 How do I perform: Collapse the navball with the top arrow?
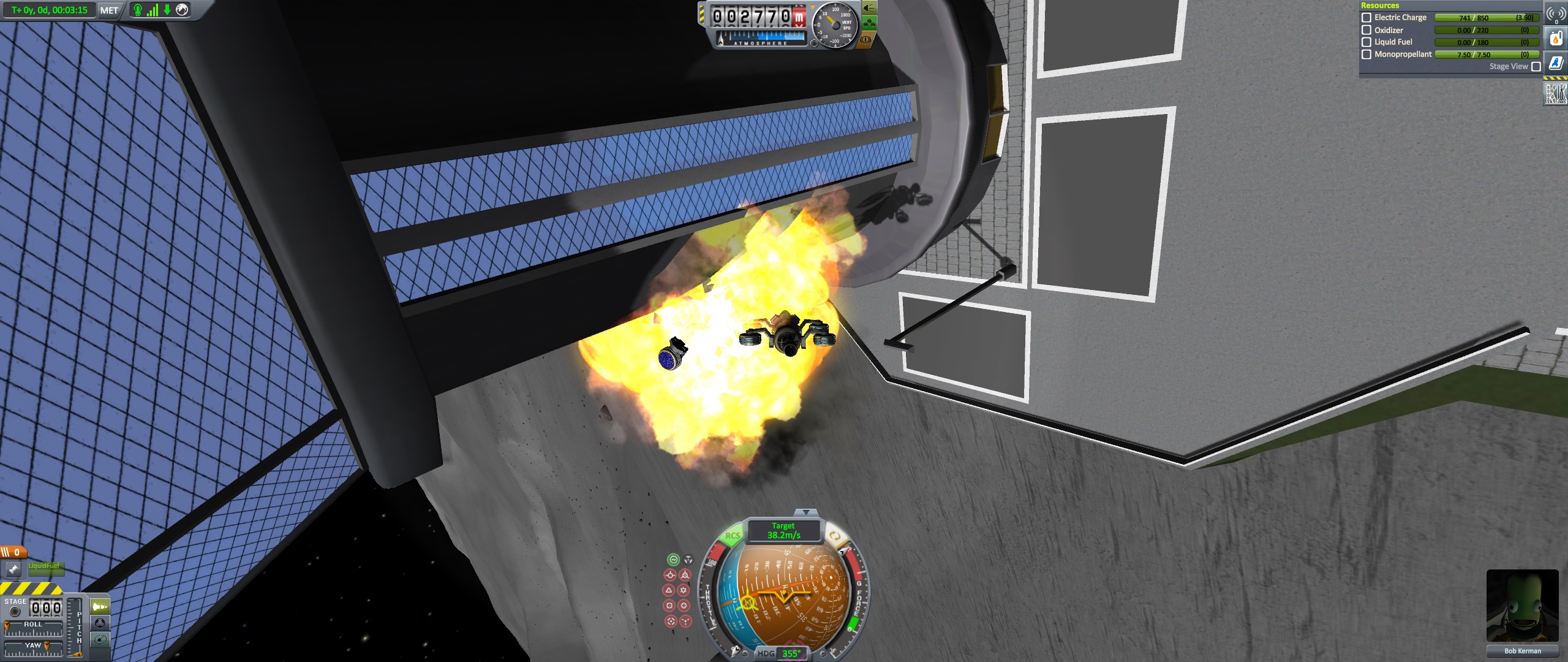806,512
